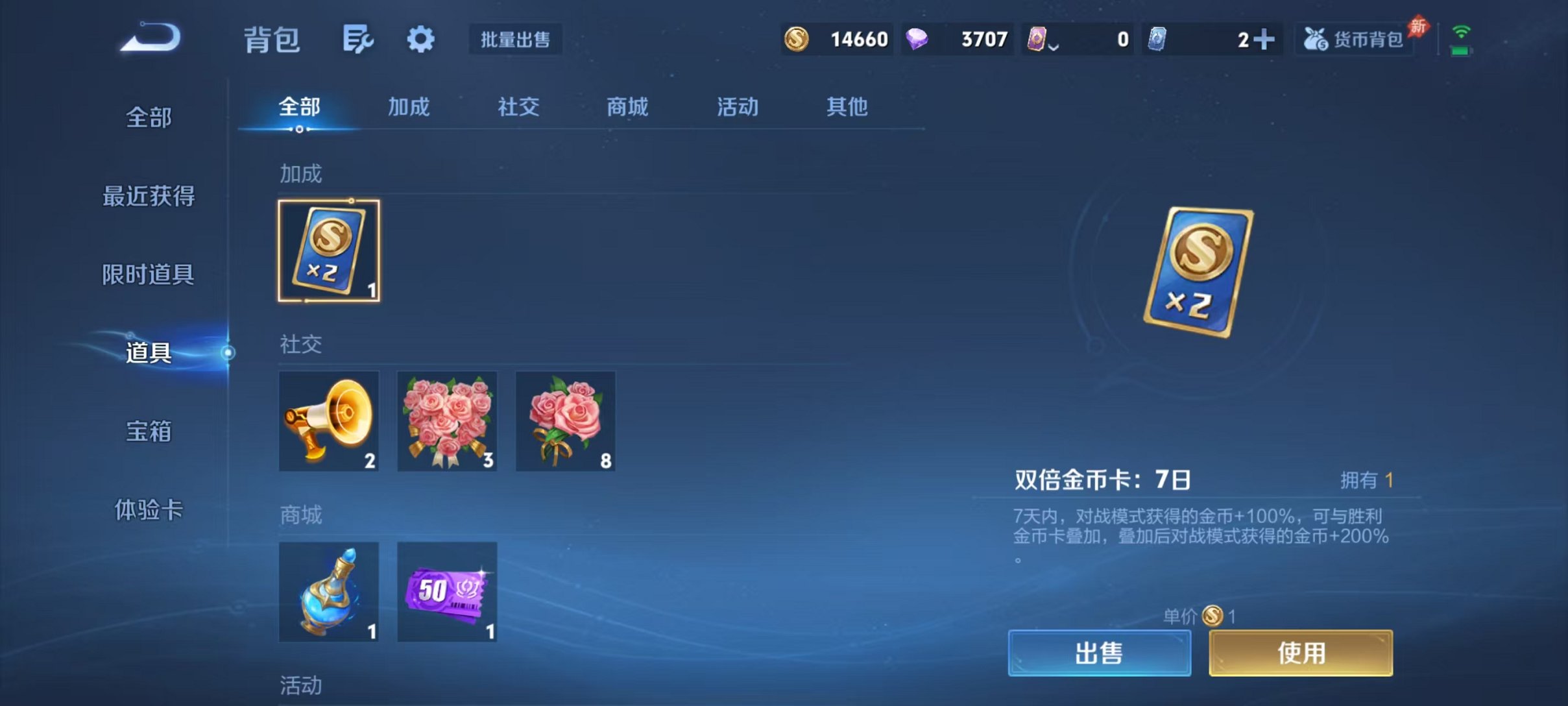Select the heart-shaped rose bouquet item

[x=447, y=421]
